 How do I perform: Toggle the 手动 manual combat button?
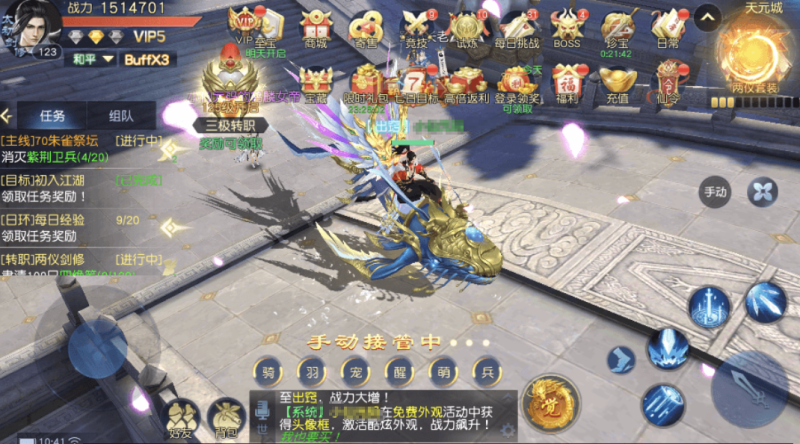click(716, 191)
